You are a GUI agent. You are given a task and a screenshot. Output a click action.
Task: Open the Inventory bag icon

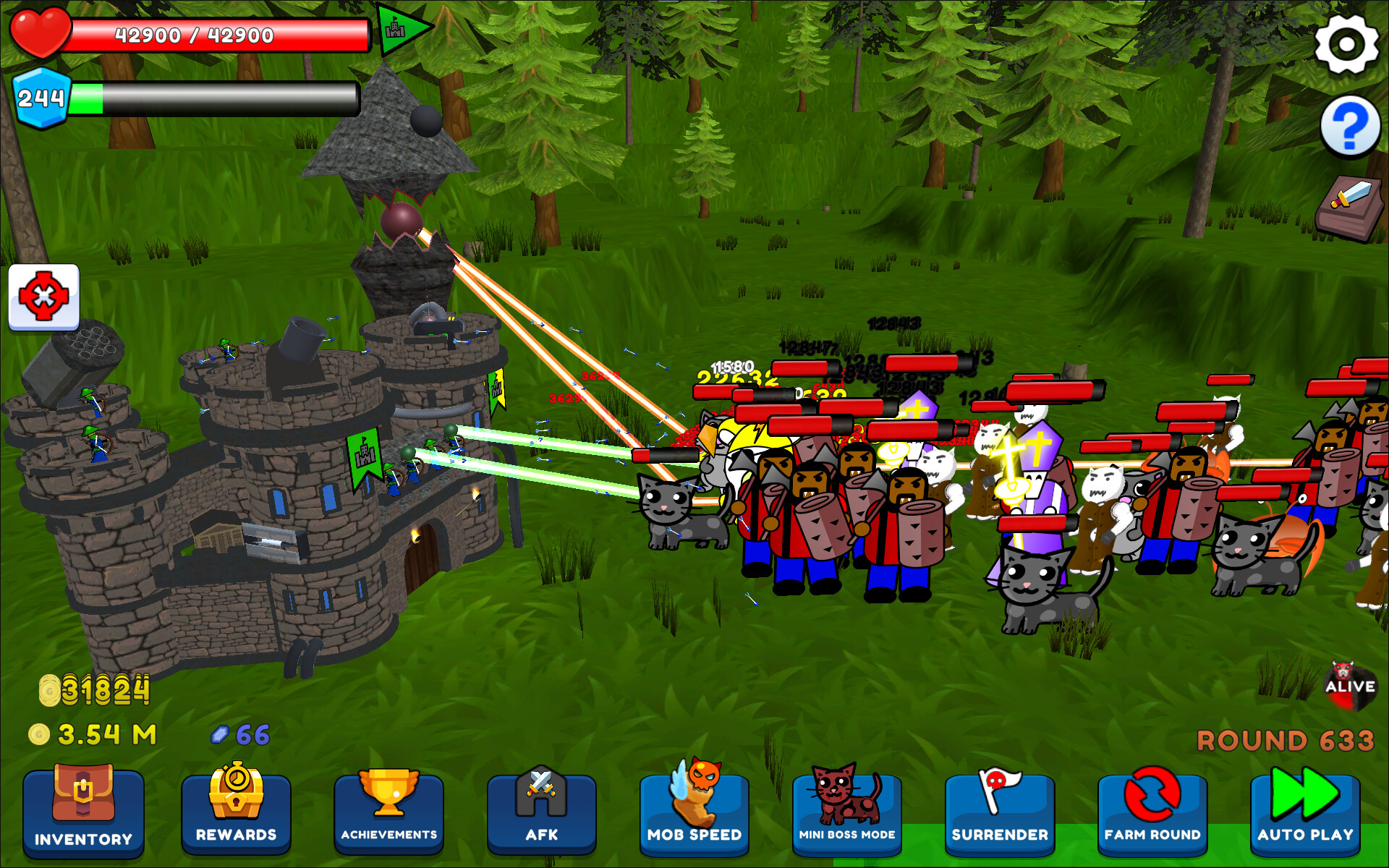(82, 796)
